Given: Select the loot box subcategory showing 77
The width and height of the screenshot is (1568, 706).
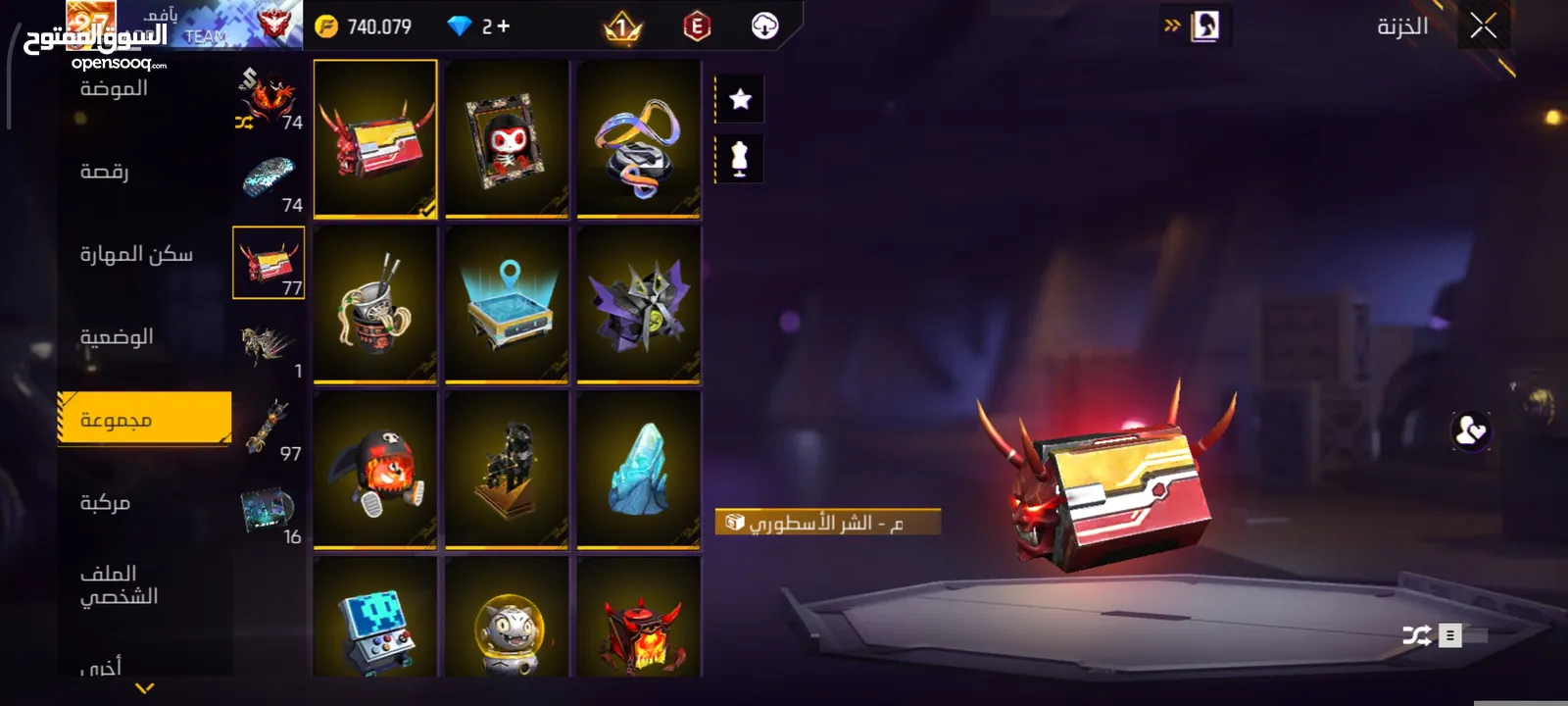Looking at the screenshot, I should (x=269, y=263).
